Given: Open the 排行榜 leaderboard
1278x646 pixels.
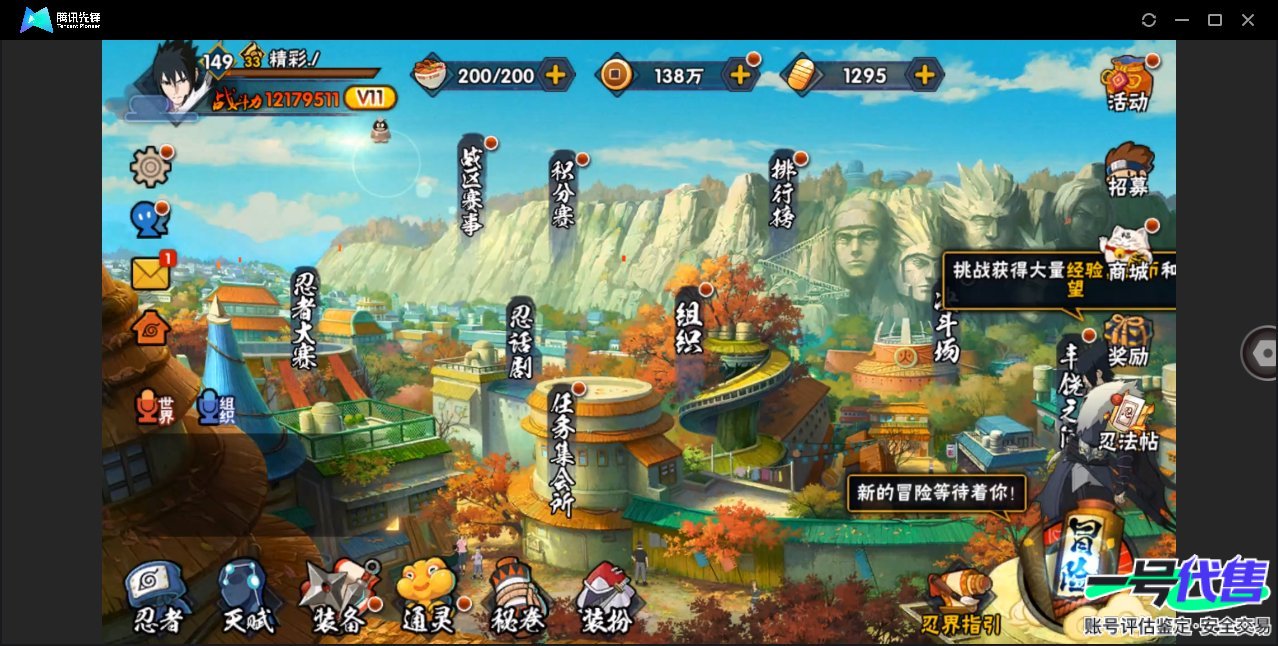Looking at the screenshot, I should click(x=782, y=191).
